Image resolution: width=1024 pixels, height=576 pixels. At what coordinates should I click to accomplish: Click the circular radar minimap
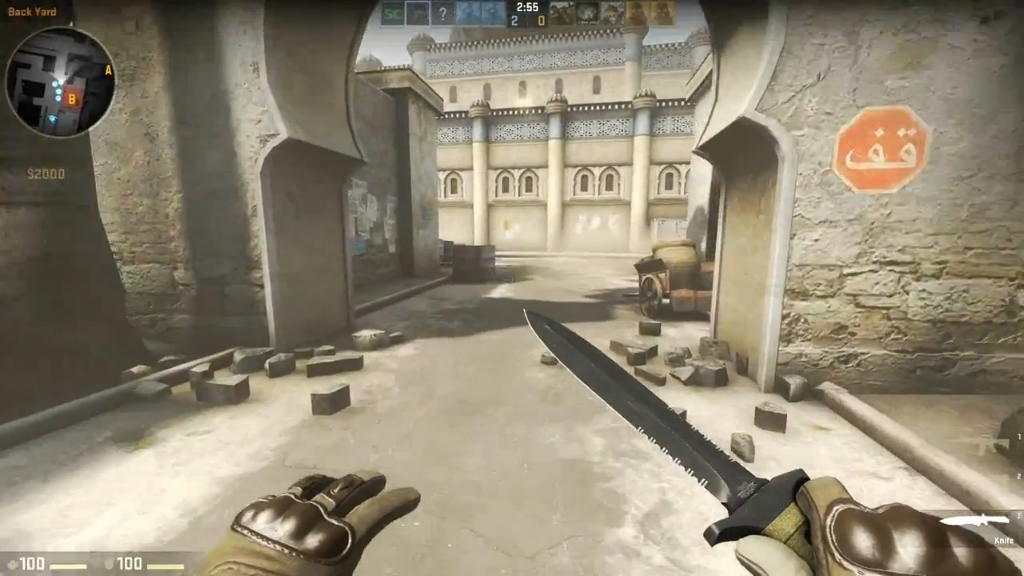coord(60,82)
